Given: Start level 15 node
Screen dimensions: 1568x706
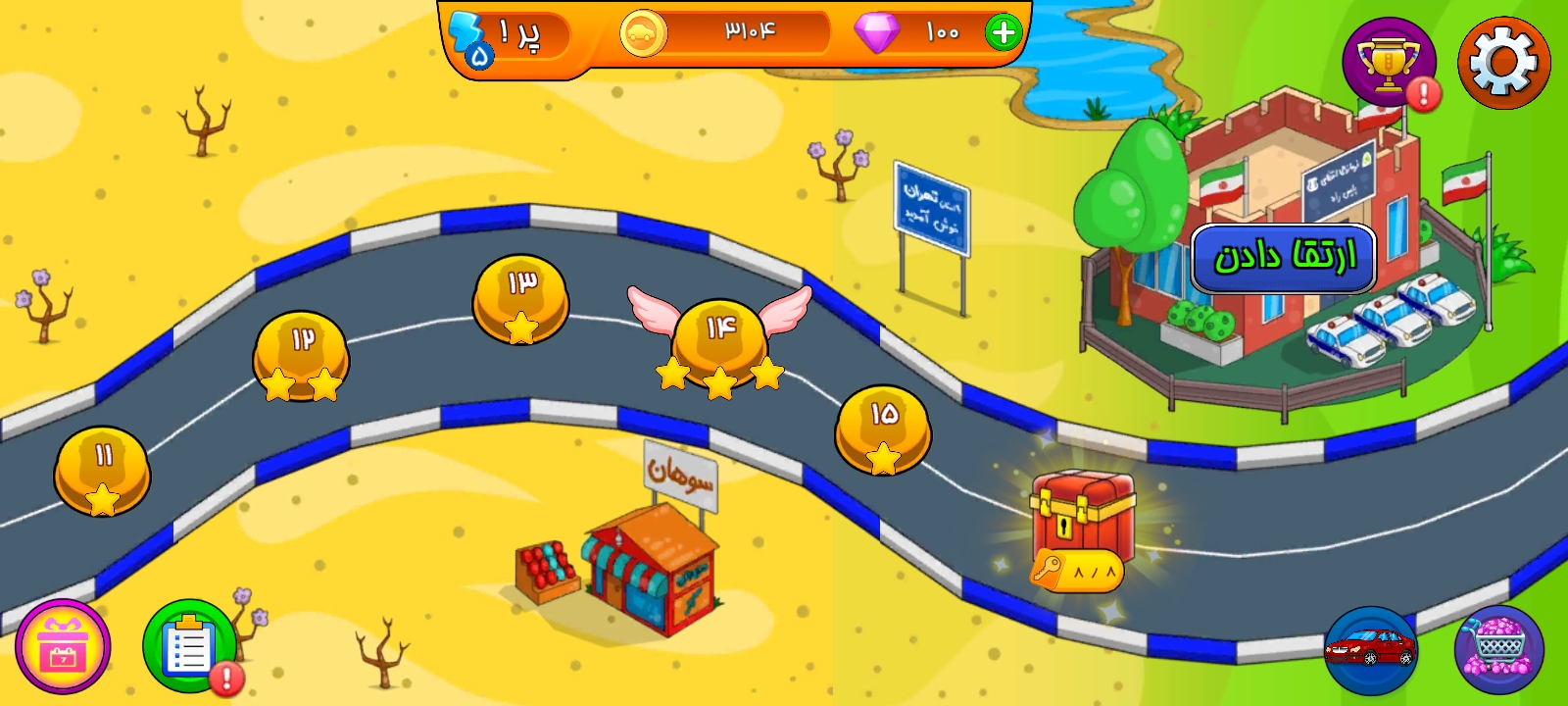Looking at the screenshot, I should click(883, 429).
